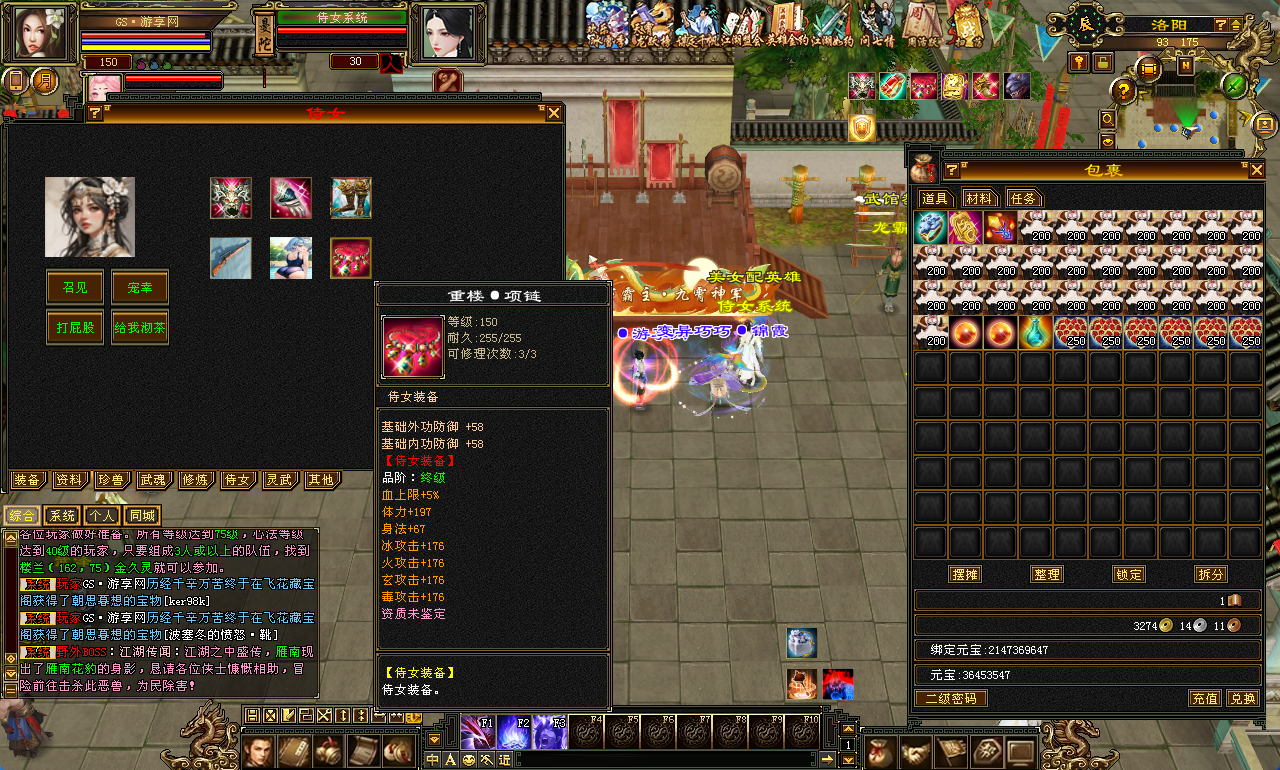Switch to the 珍兽 tab

(110, 480)
